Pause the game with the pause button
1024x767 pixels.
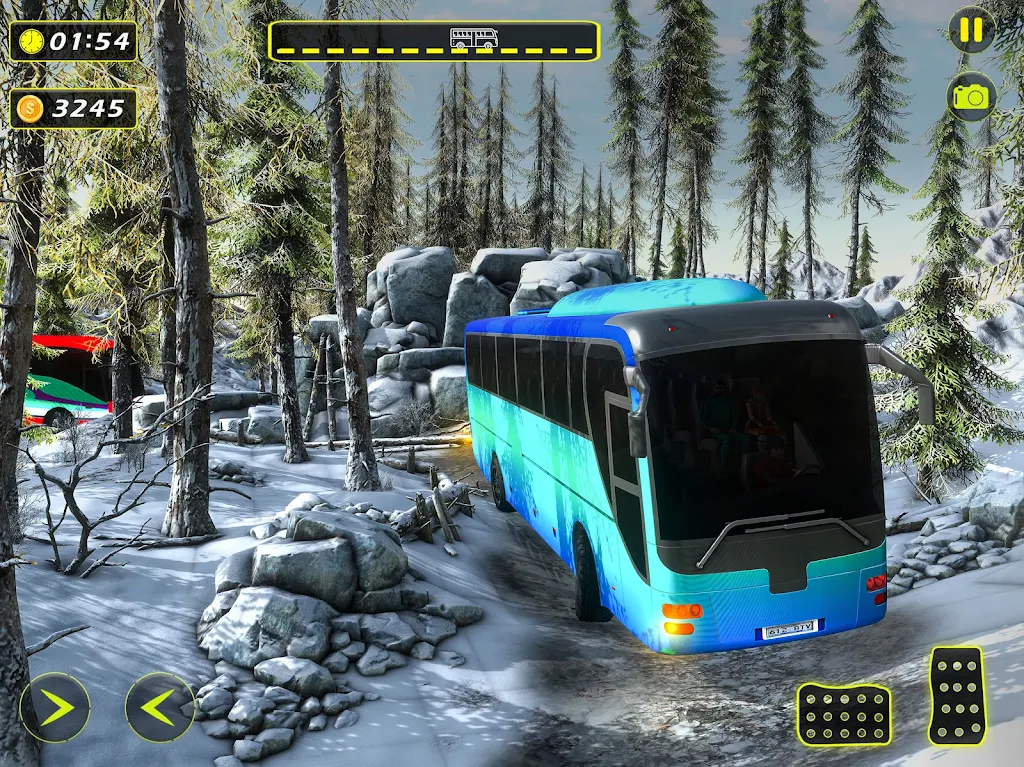(x=971, y=30)
